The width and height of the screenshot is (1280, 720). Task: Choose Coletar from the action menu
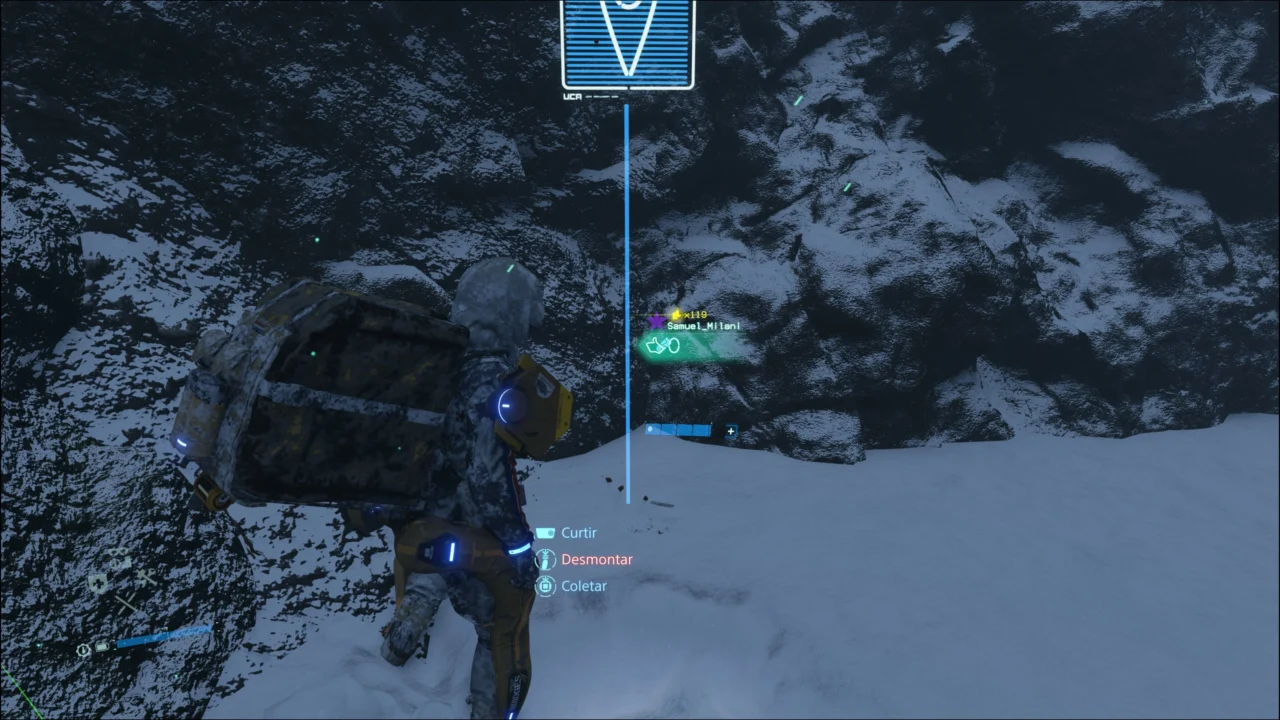[584, 586]
